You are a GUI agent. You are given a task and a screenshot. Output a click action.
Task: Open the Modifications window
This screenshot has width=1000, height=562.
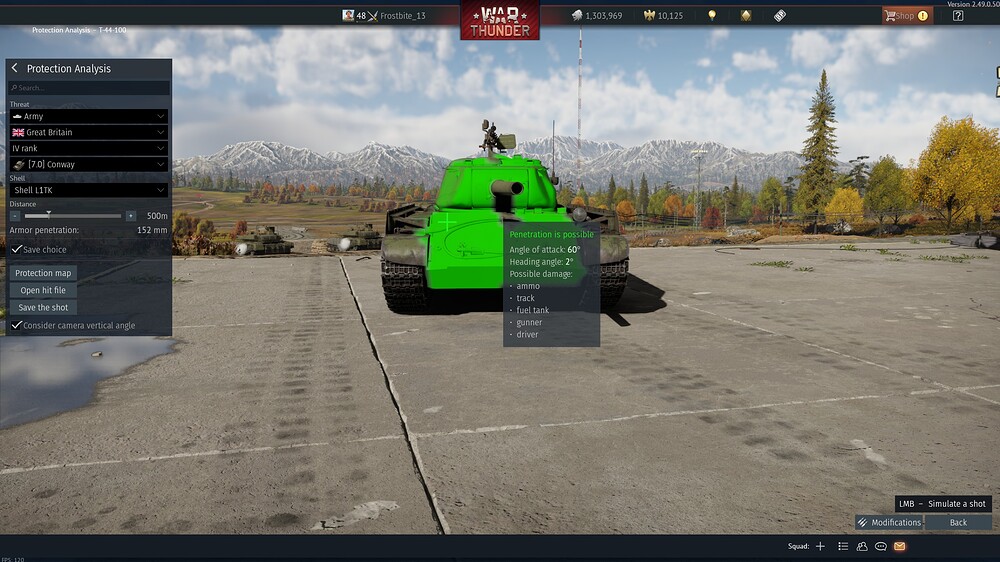pos(889,522)
